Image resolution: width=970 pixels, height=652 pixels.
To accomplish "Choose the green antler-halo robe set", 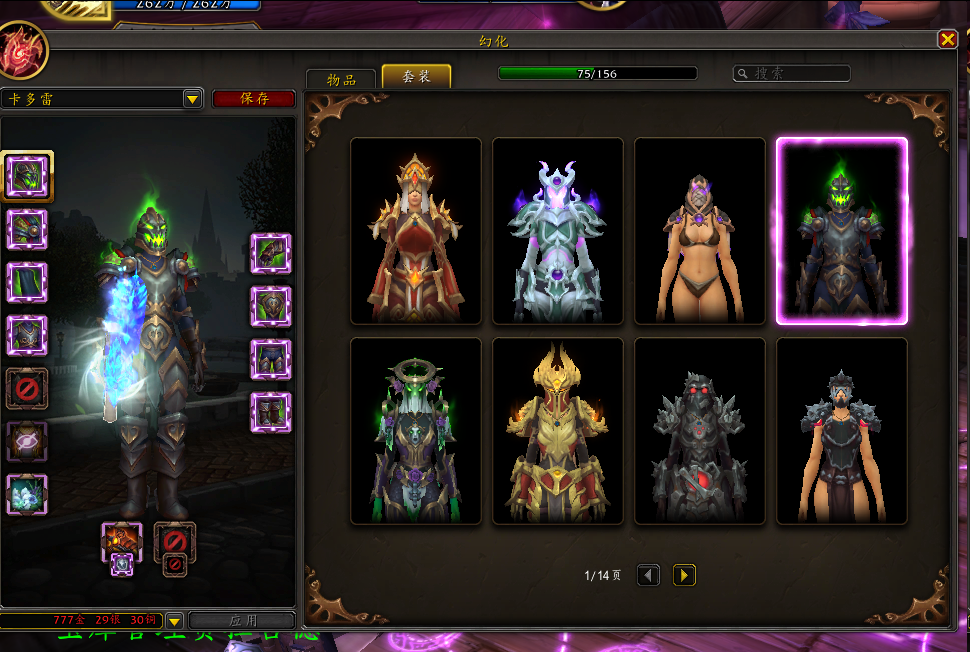I will pyautogui.click(x=416, y=431).
